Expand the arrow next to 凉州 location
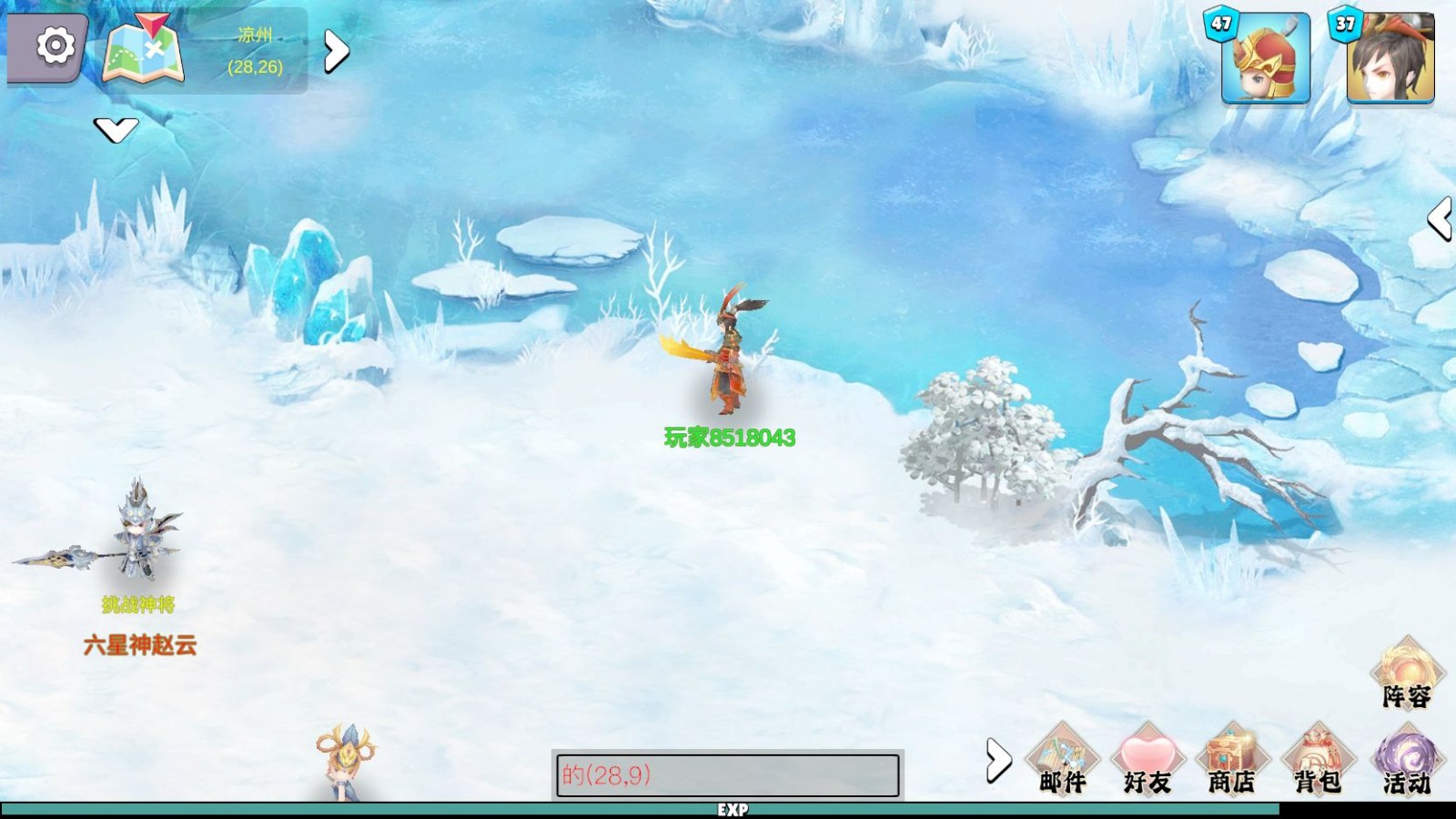1456x819 pixels. pyautogui.click(x=336, y=52)
